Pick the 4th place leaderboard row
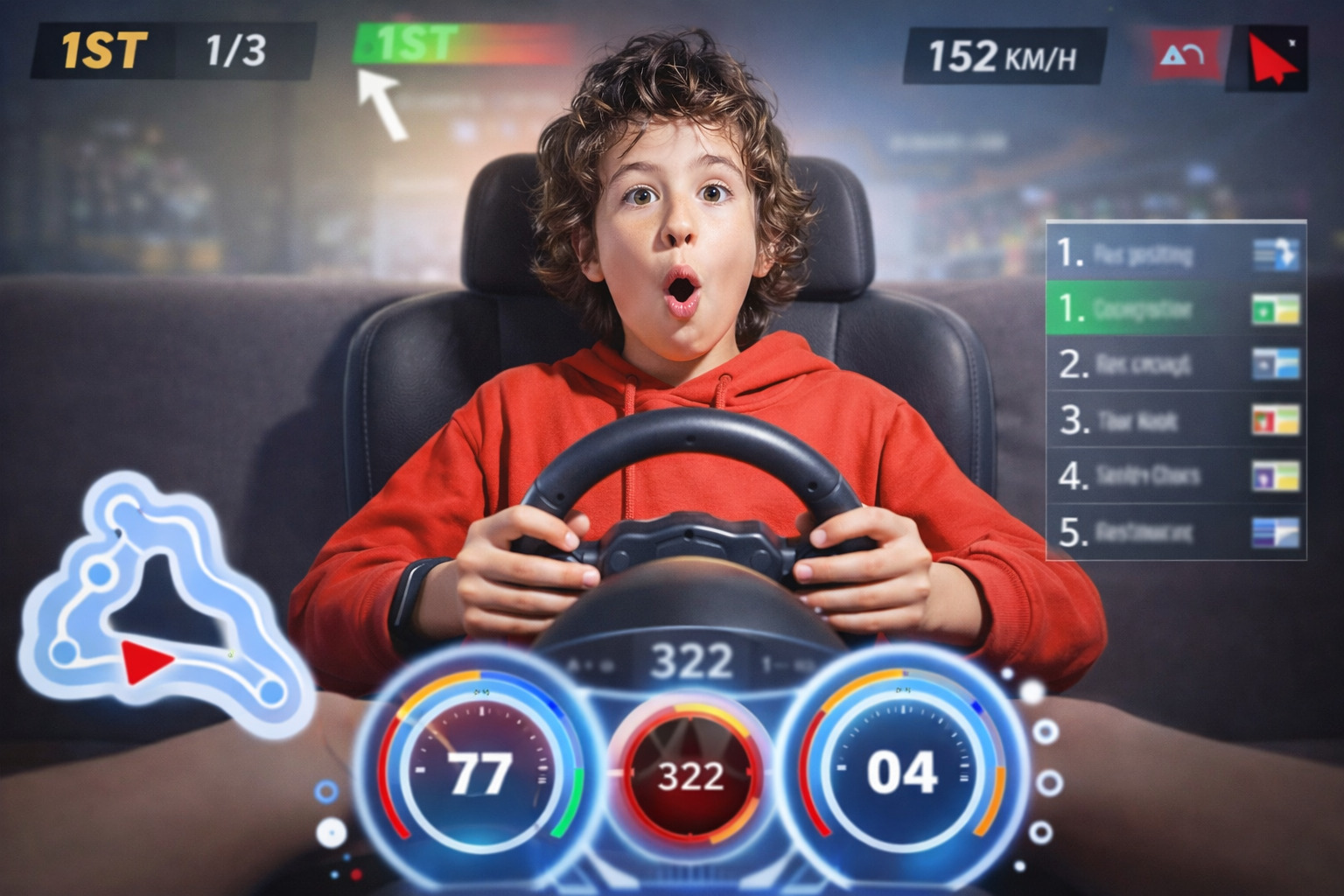This screenshot has width=1344, height=896. click(x=1175, y=476)
